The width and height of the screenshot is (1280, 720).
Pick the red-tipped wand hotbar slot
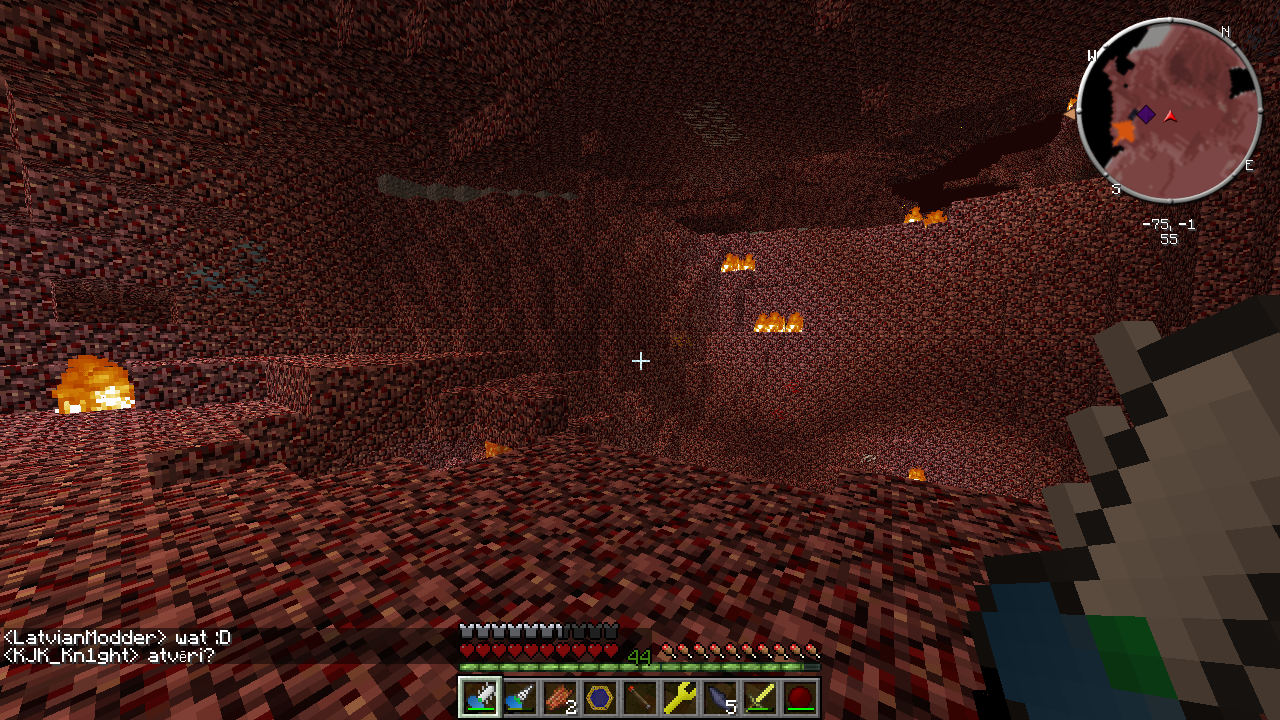click(640, 697)
